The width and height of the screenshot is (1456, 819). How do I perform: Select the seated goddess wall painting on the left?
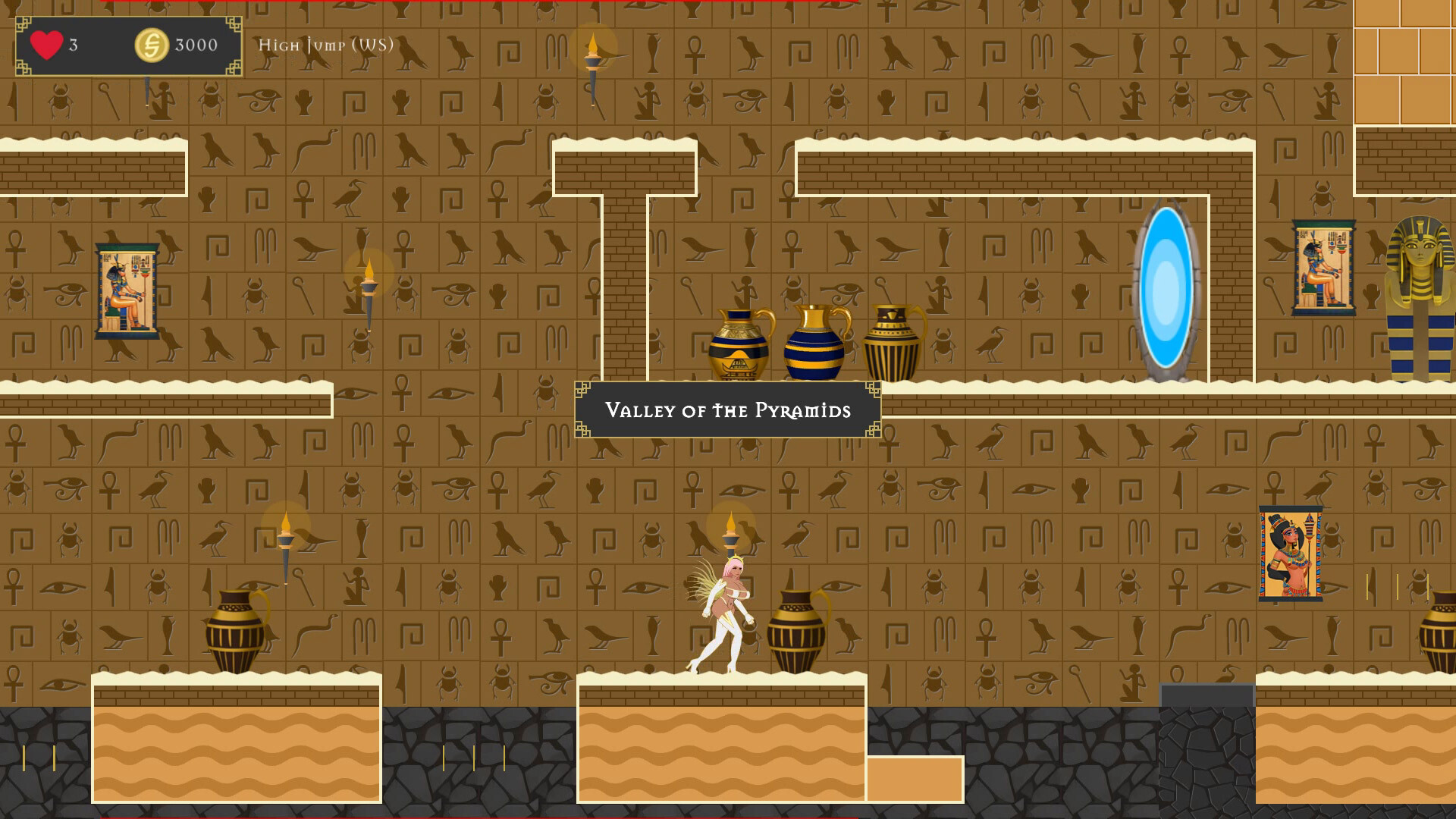(129, 288)
